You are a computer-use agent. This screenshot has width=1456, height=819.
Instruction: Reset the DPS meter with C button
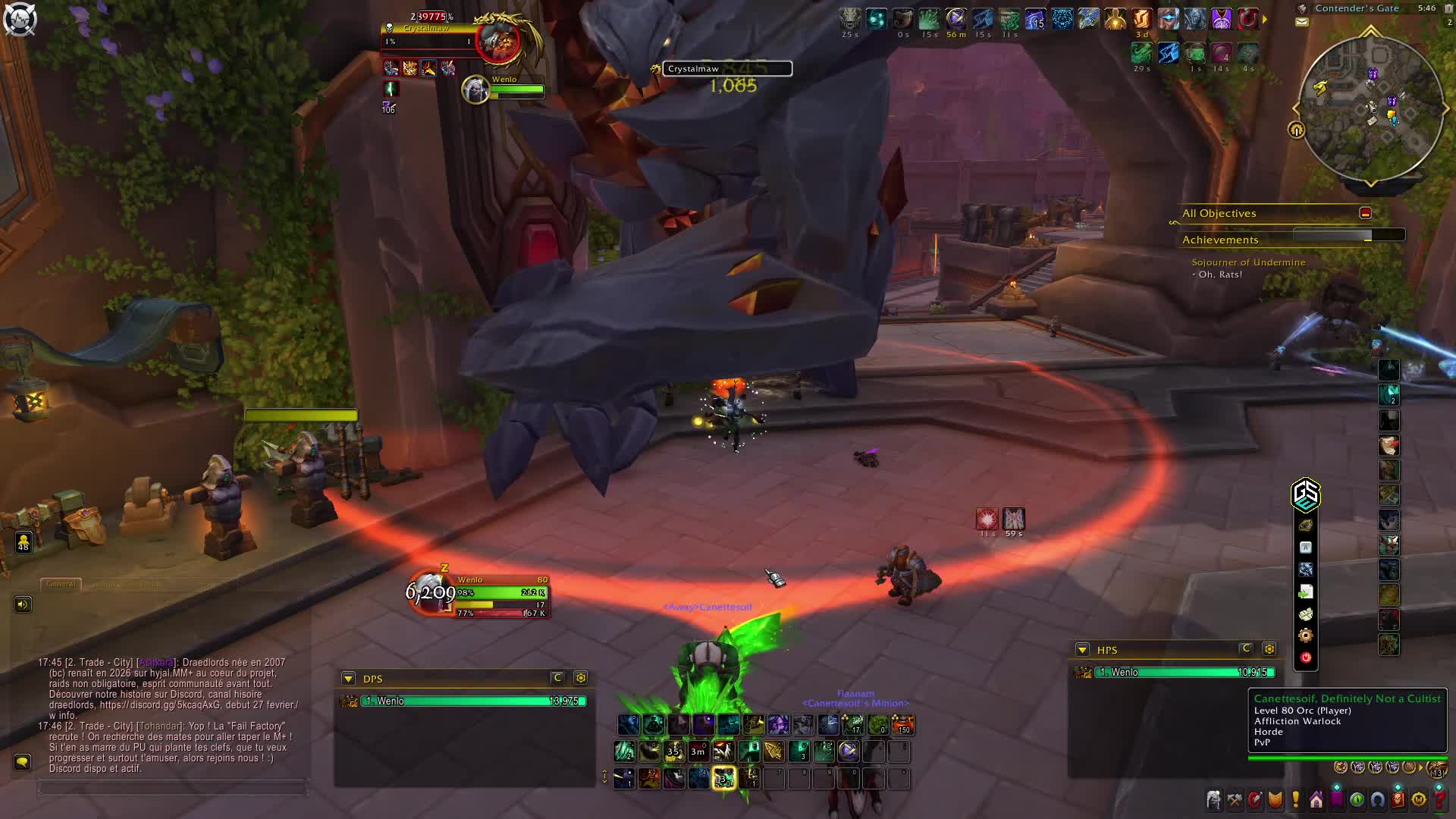tap(557, 678)
